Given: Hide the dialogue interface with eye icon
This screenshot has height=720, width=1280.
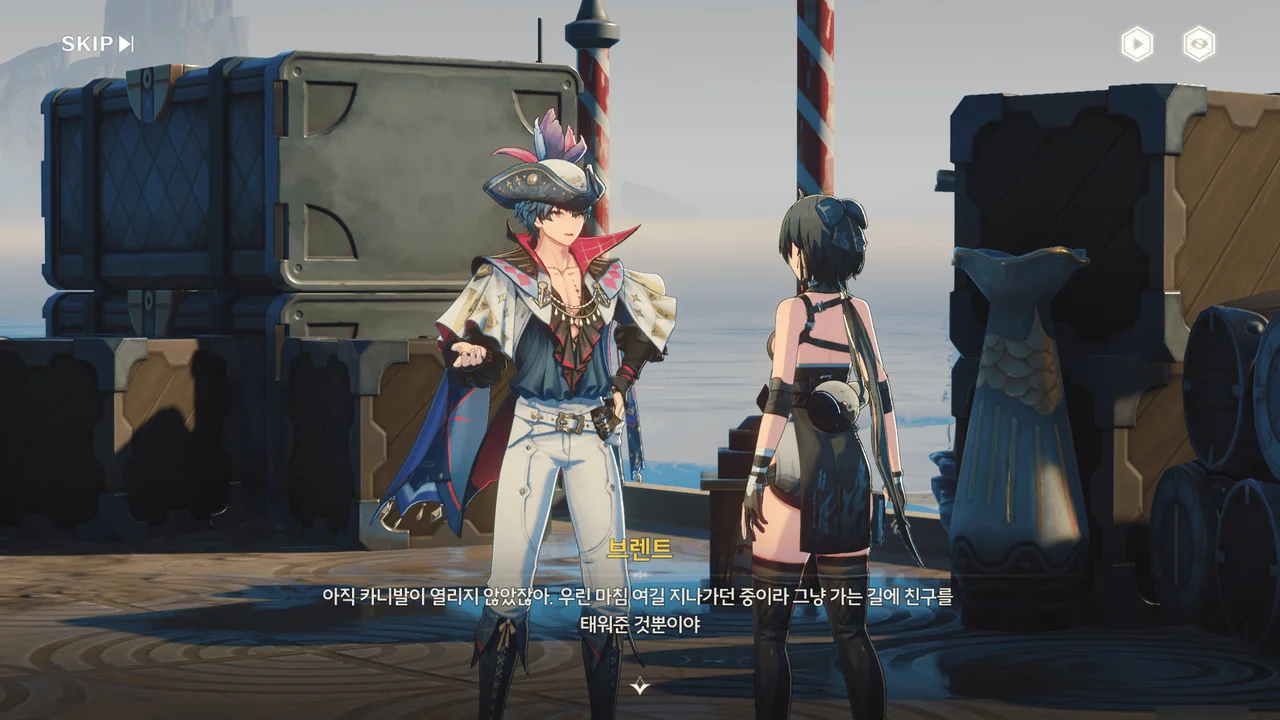Looking at the screenshot, I should pos(1199,44).
